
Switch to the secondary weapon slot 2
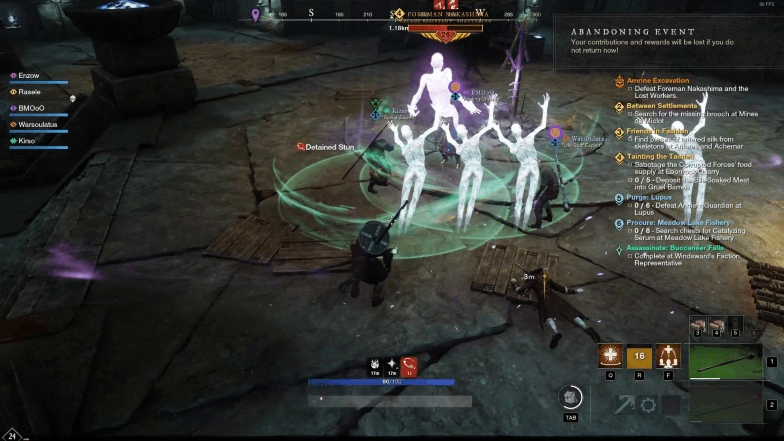point(725,404)
